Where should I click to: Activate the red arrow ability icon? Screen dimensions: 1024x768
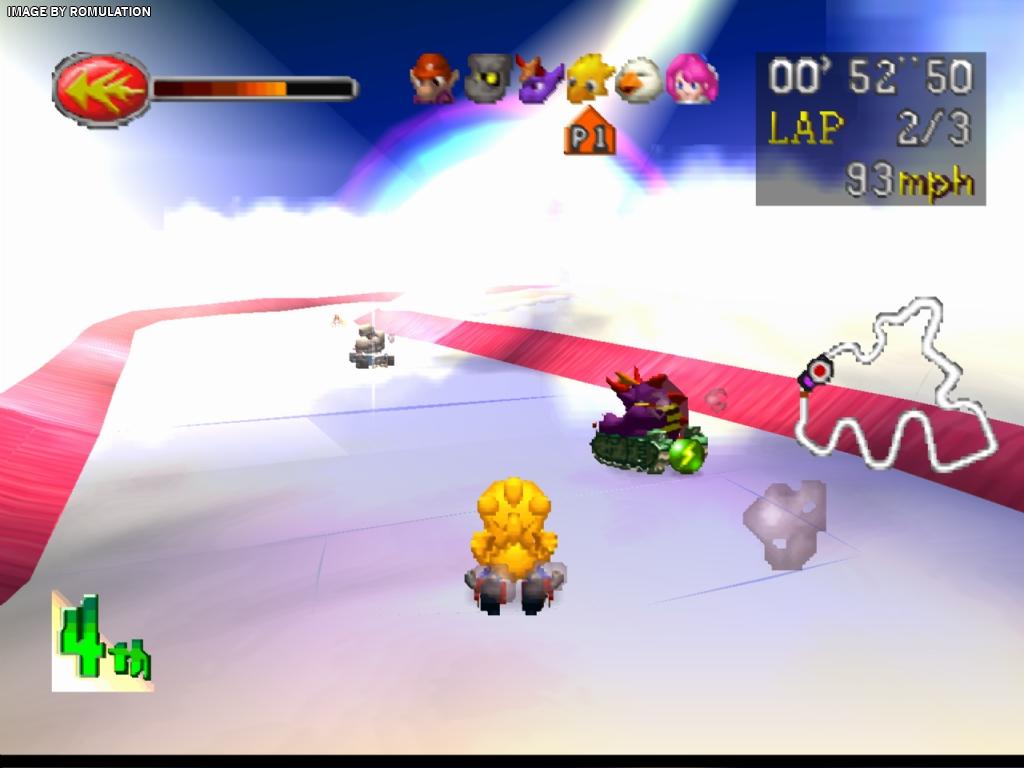tap(100, 89)
